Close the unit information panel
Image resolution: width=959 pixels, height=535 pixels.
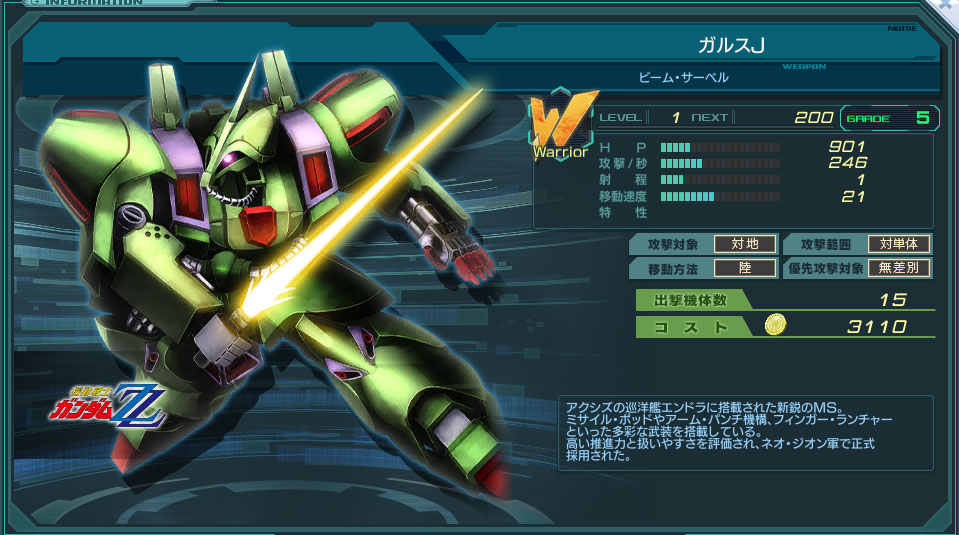(948, 5)
